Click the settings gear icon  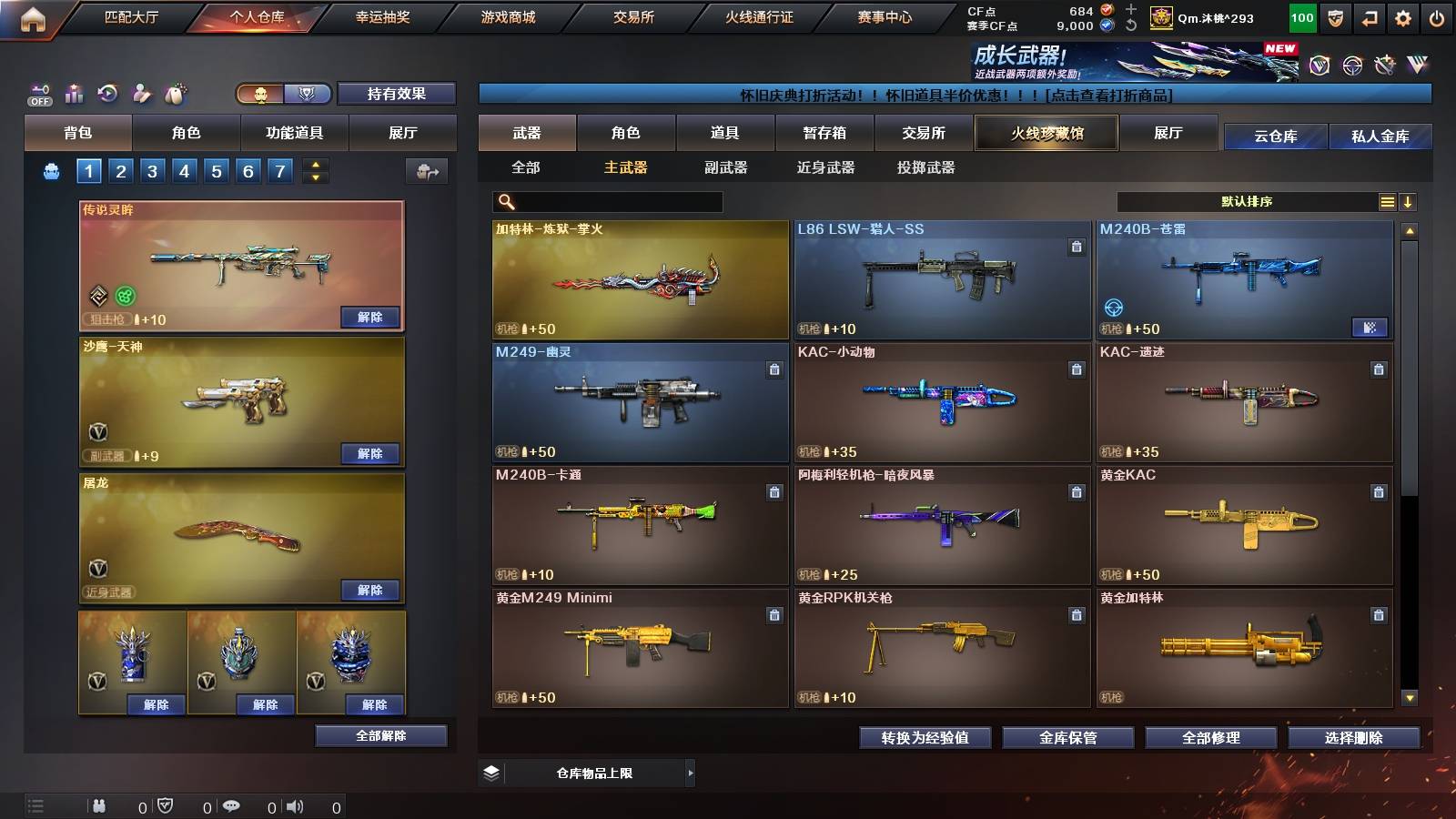click(1402, 16)
